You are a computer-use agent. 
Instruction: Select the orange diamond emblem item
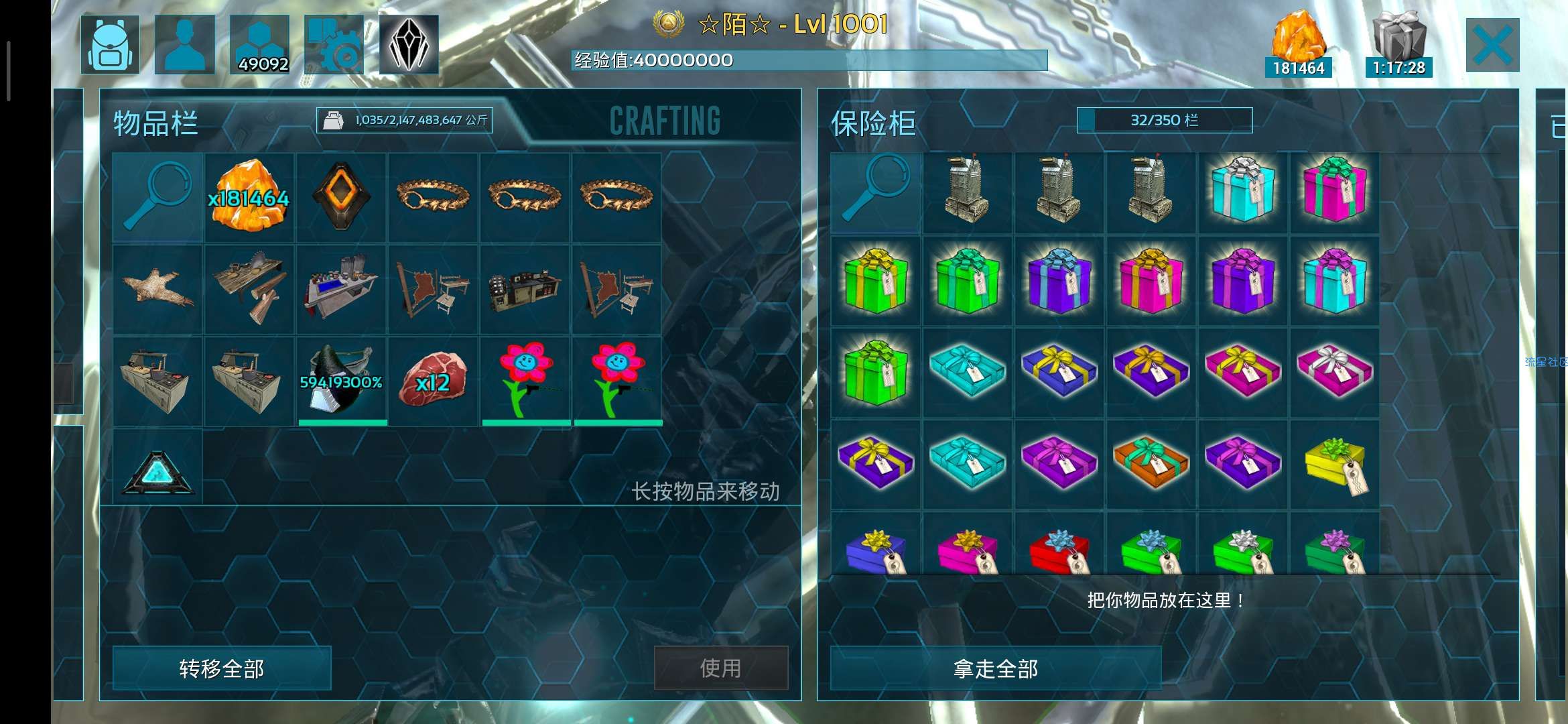point(342,197)
